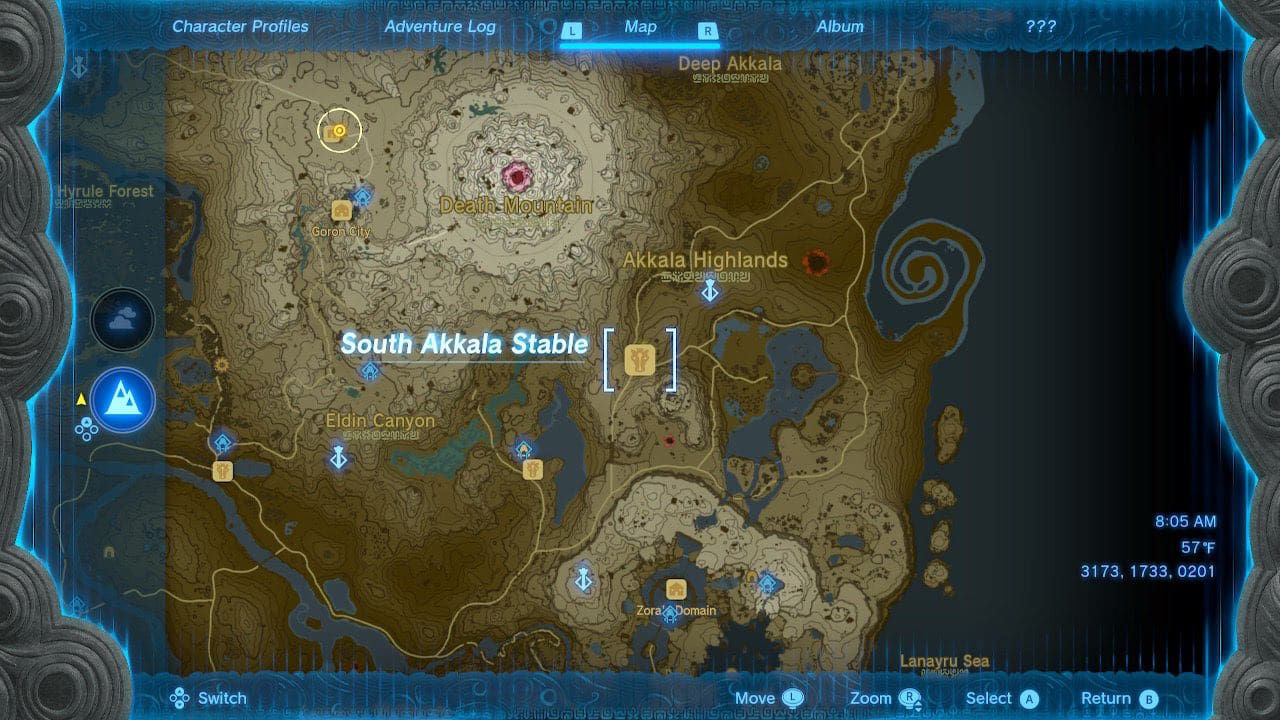Select the blue mountain altitude icon on sidebar
The width and height of the screenshot is (1280, 720).
click(122, 399)
